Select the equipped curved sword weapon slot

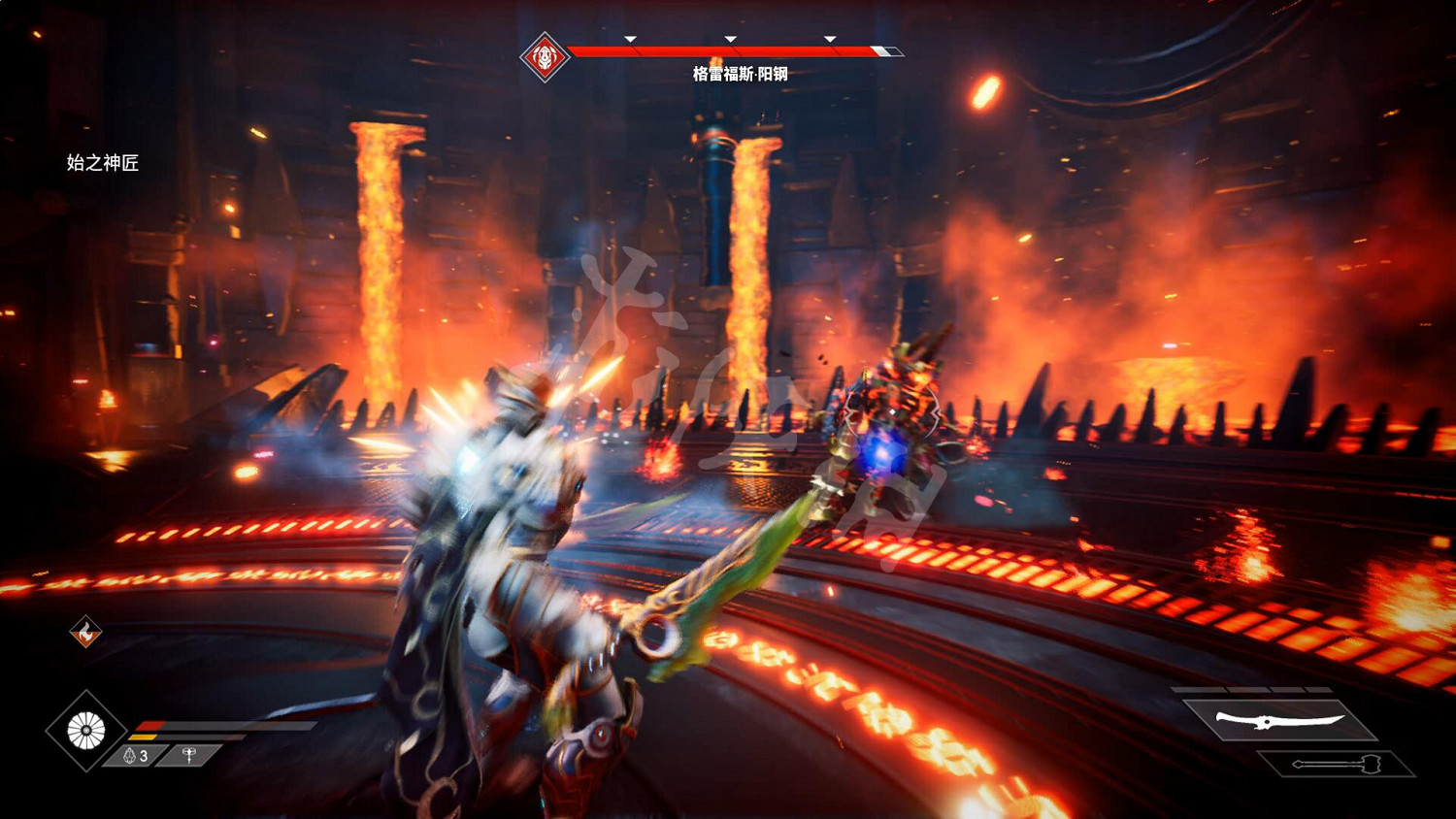(x=1279, y=720)
